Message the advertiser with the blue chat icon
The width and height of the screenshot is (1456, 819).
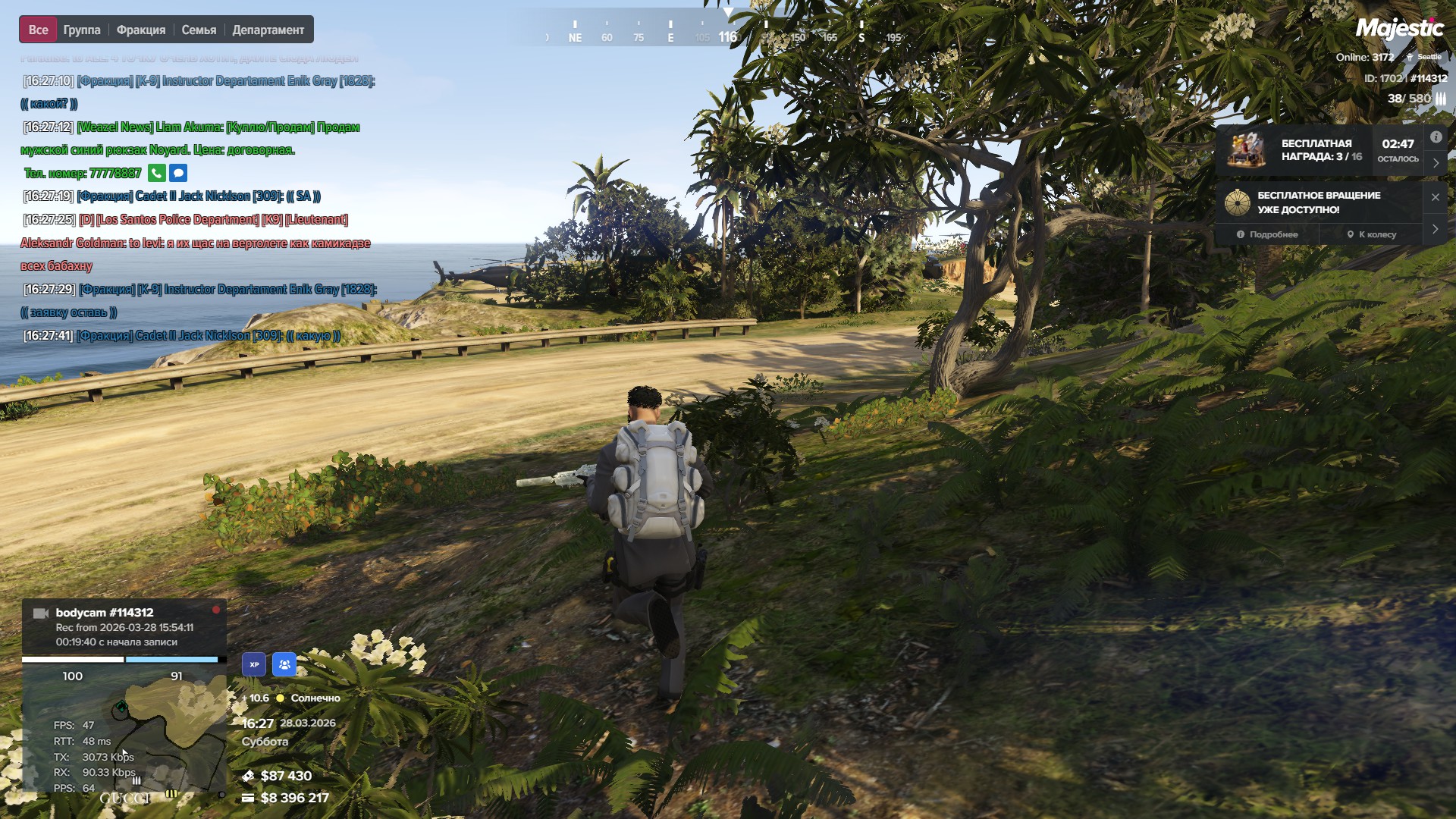tap(178, 173)
